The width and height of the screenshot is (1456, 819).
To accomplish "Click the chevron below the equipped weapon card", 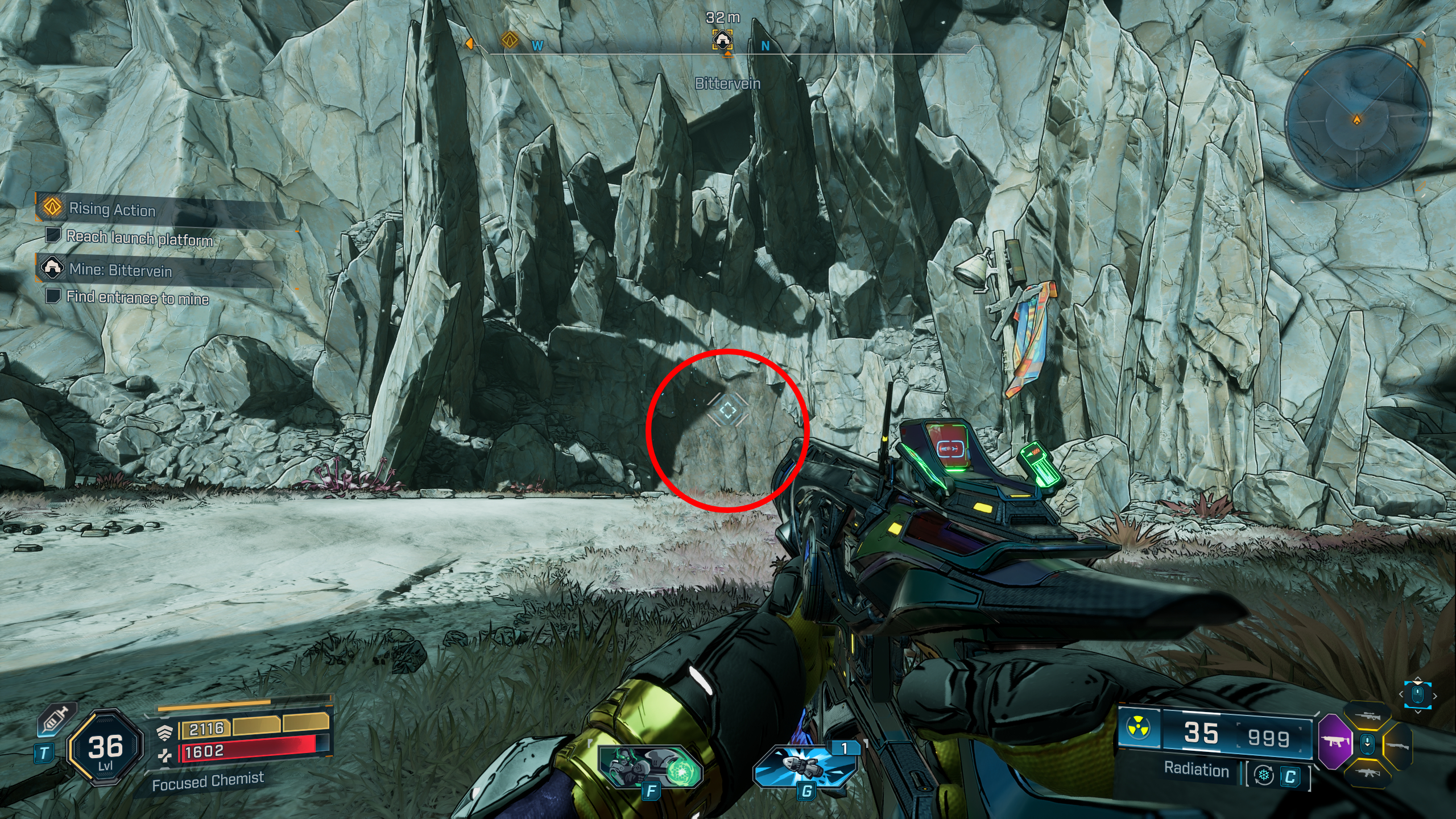I will tap(1418, 712).
